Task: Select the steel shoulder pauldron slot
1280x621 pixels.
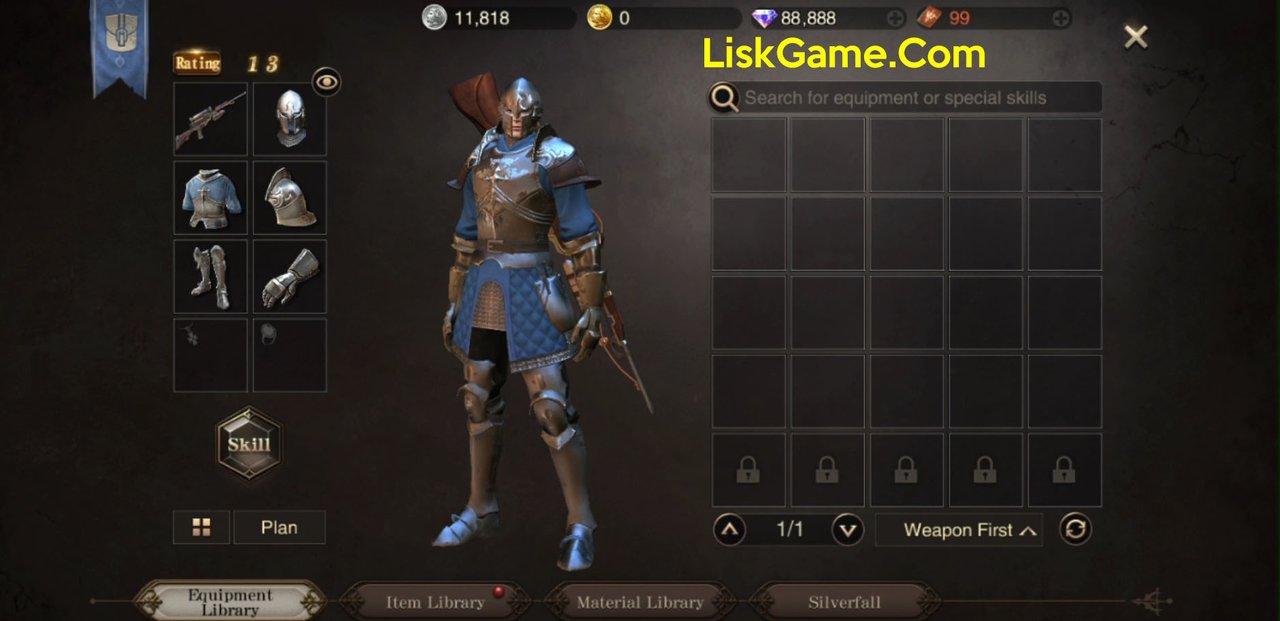Action: point(289,197)
